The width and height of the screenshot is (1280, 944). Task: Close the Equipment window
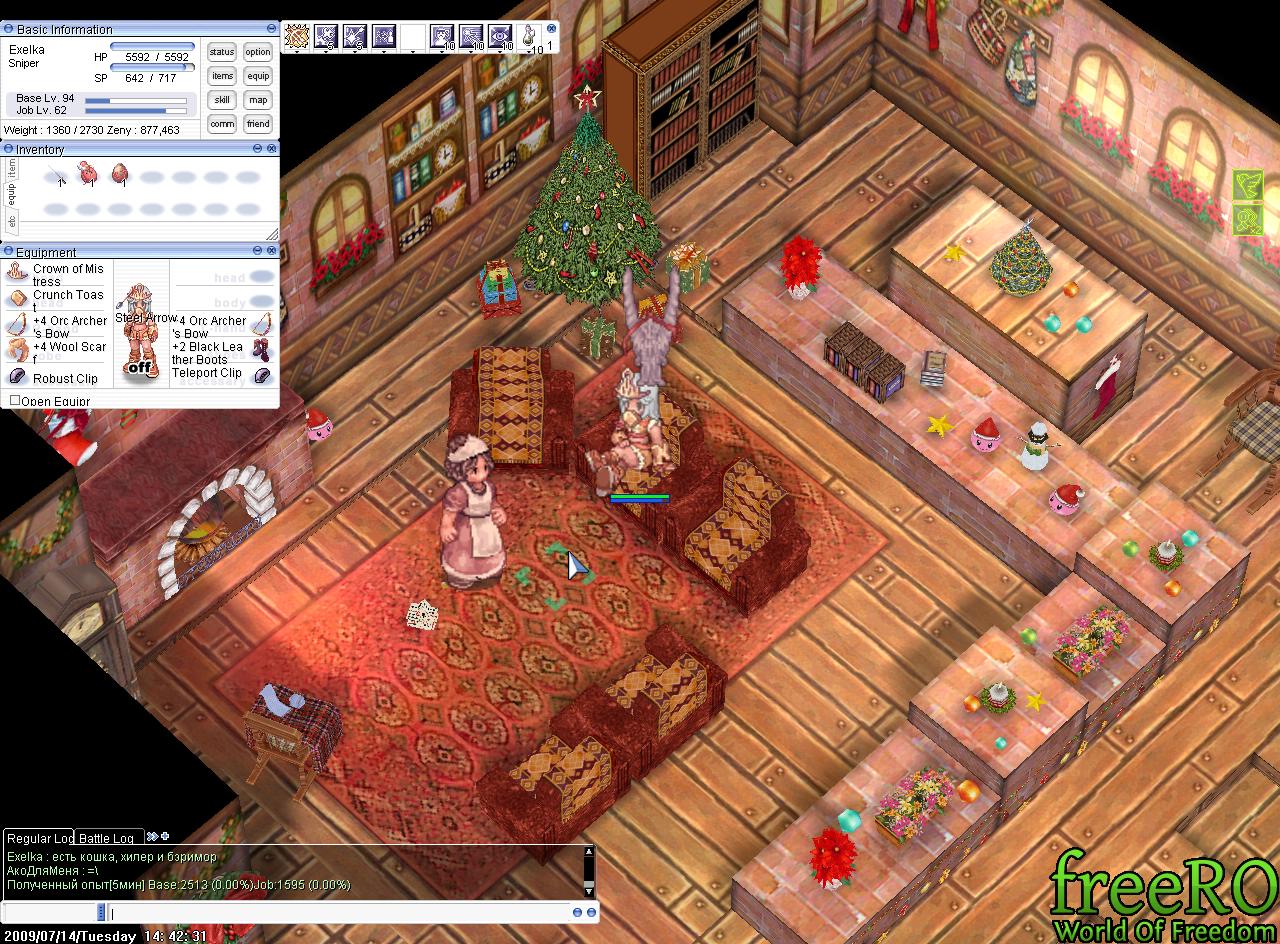tap(272, 252)
